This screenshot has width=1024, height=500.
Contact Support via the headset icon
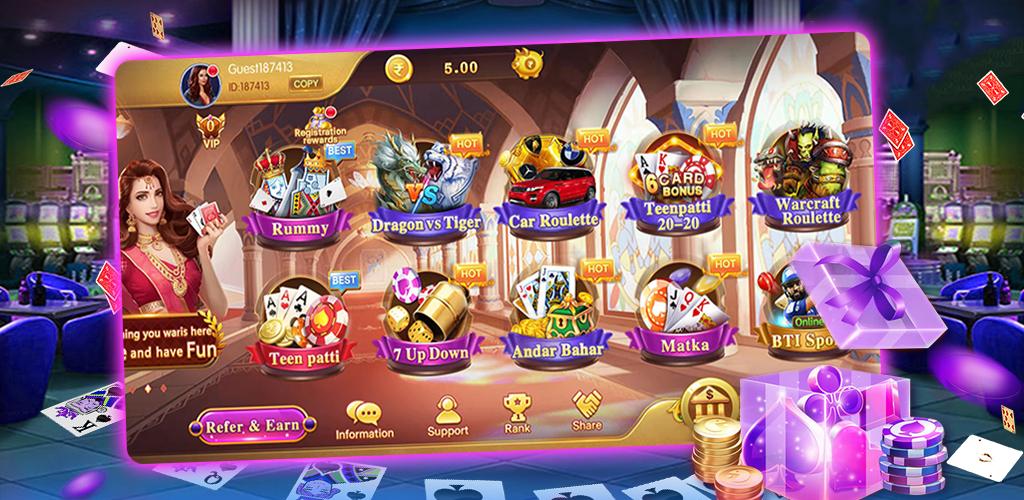[x=447, y=416]
